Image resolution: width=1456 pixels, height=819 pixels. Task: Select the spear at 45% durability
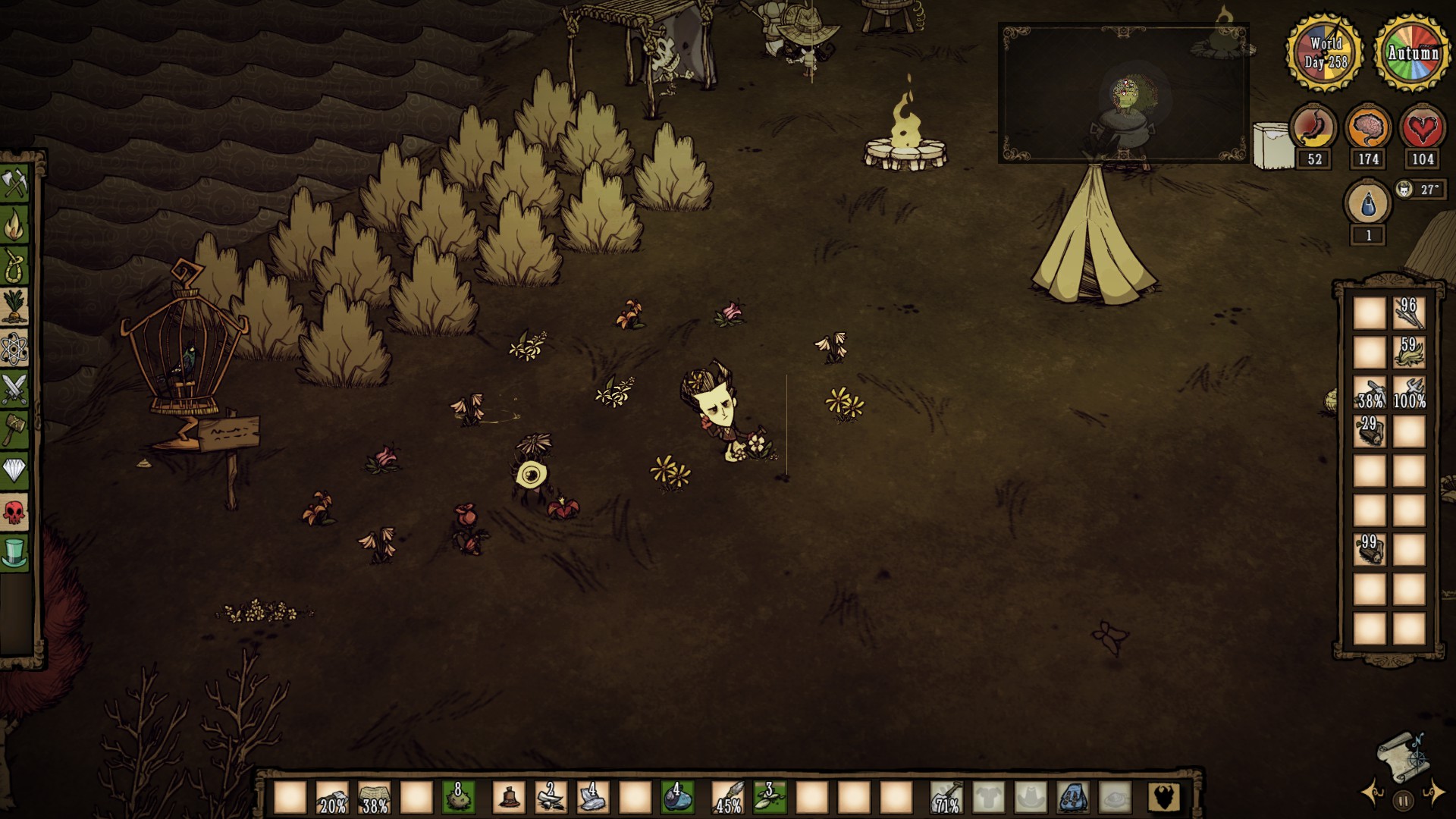[x=728, y=798]
